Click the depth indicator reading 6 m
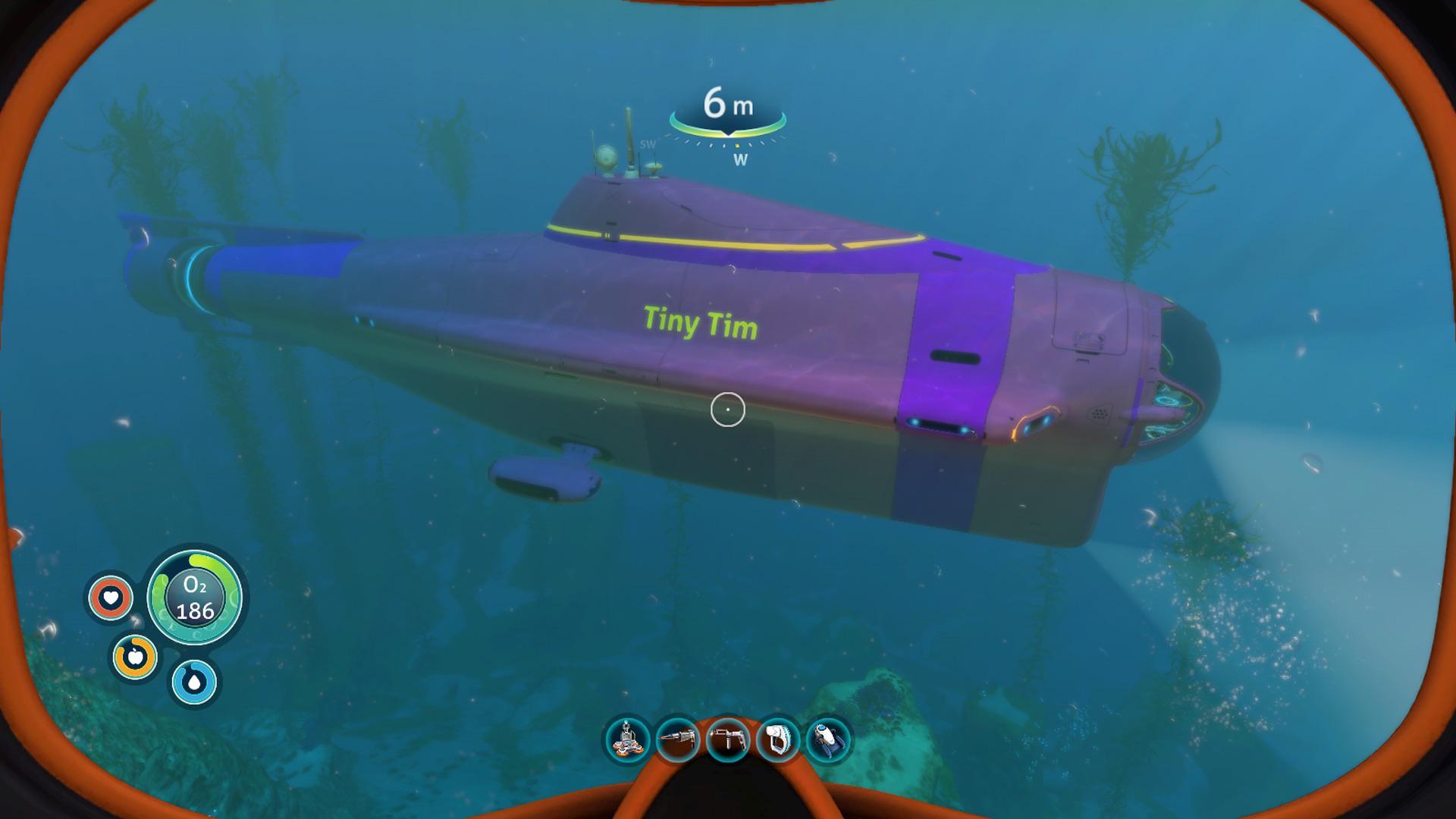This screenshot has width=1456, height=819. tap(730, 102)
